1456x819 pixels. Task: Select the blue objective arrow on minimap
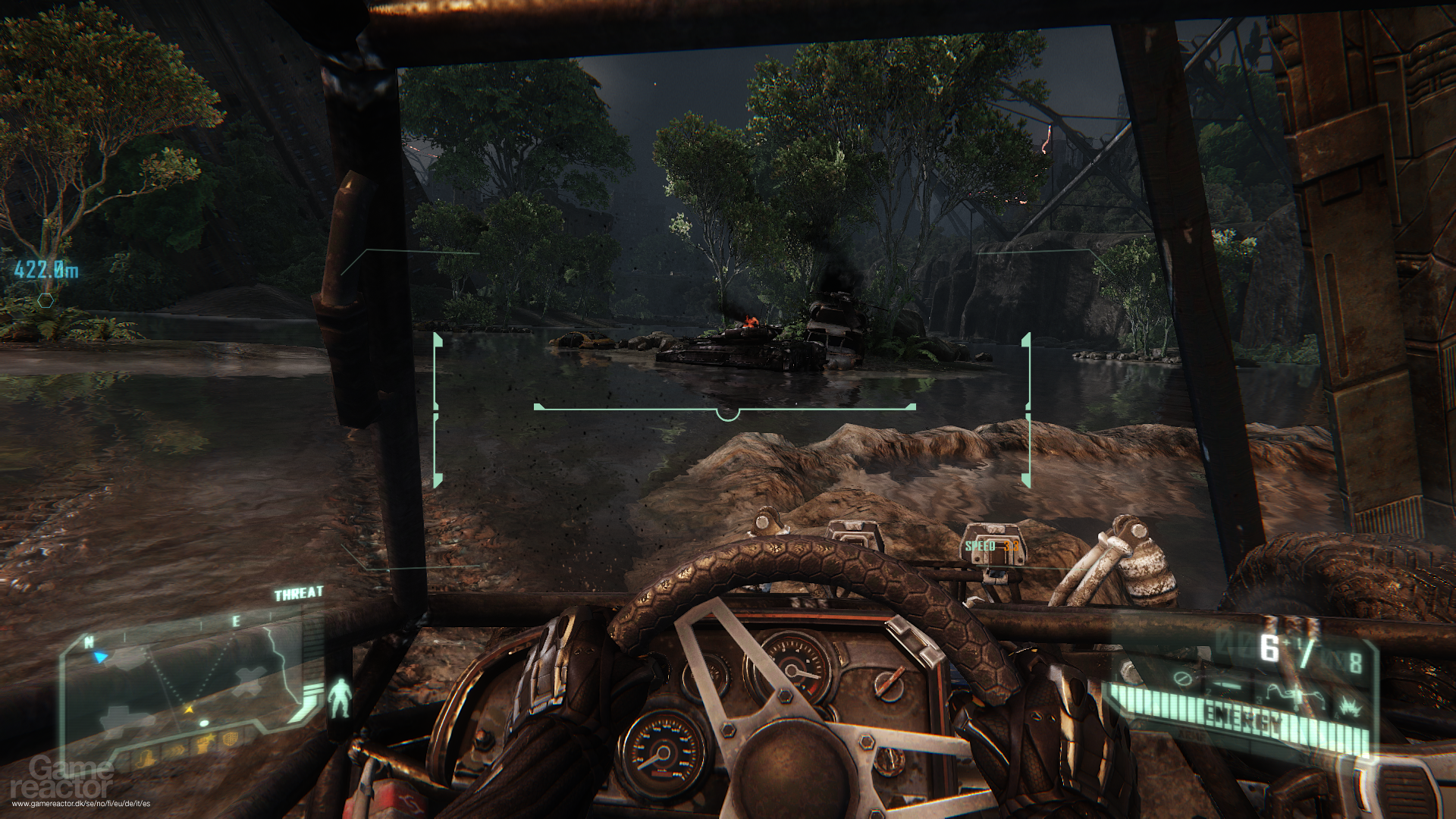[x=100, y=657]
